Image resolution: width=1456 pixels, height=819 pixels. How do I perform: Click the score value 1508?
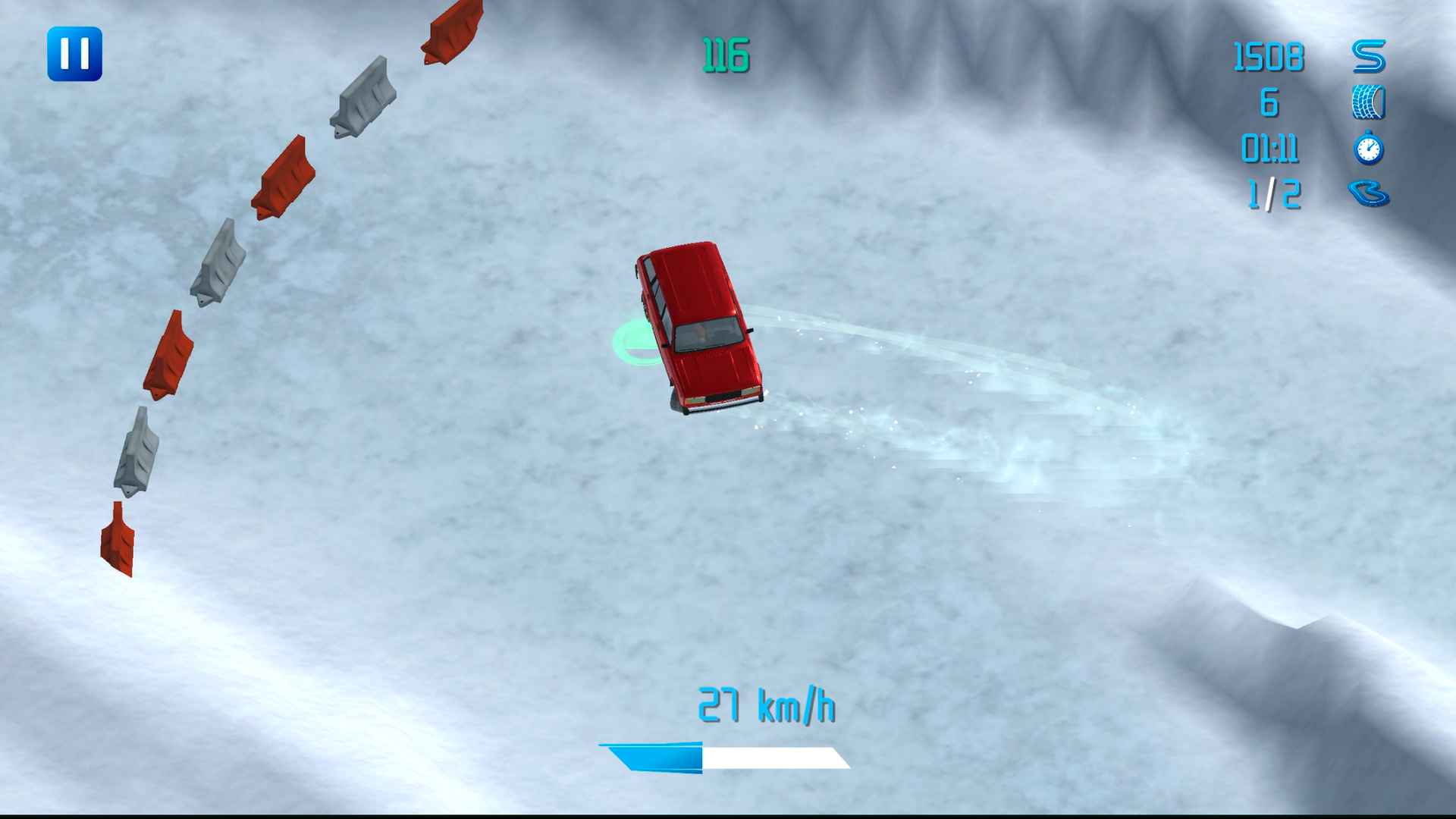tap(1268, 55)
